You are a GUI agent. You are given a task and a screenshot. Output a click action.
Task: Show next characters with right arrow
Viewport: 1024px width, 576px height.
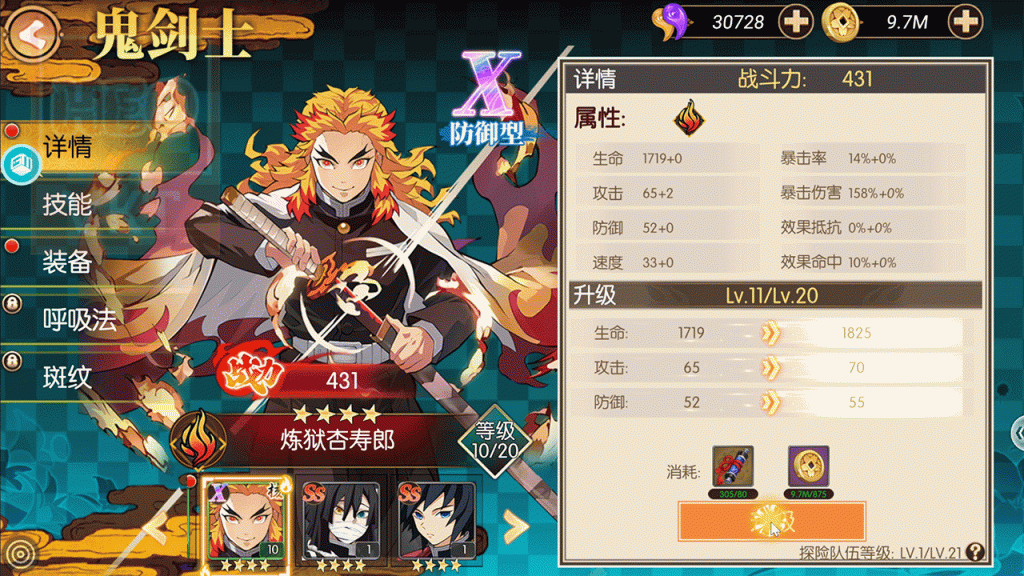pos(514,524)
